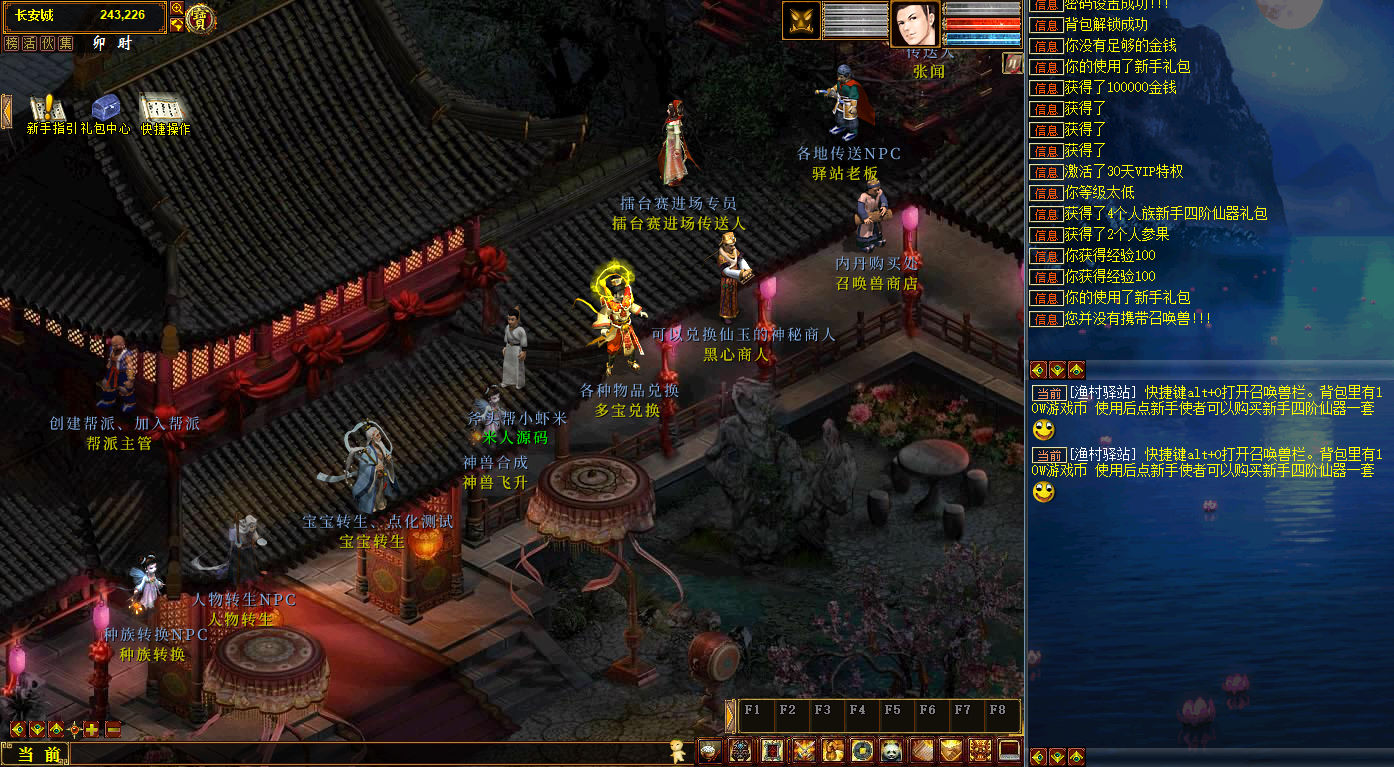The width and height of the screenshot is (1394, 767).
Task: Collapse the F1-F8 hotkey bar arrow
Action: click(730, 716)
